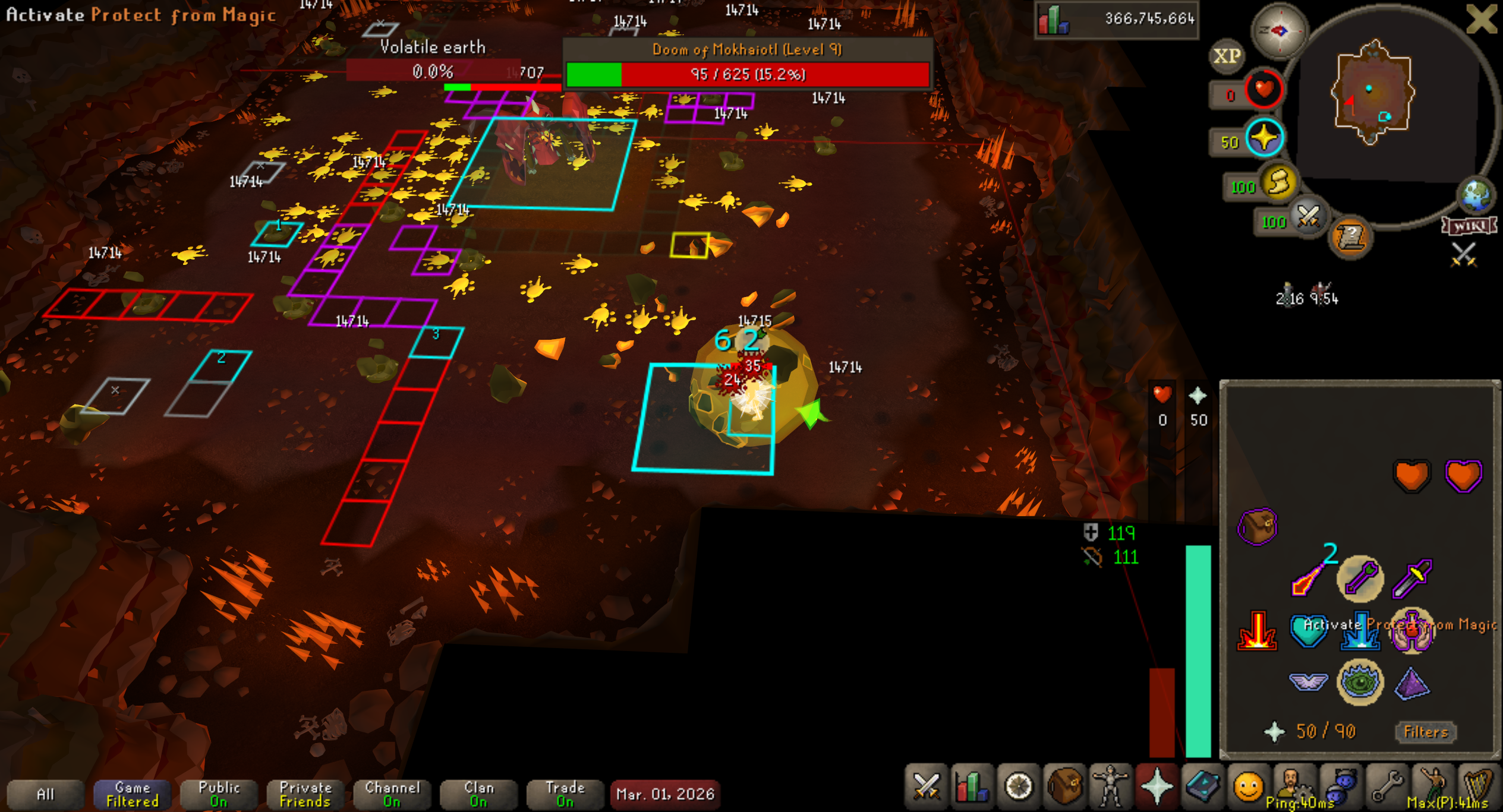Activate the special attack orb
1503x812 pixels.
pyautogui.click(x=1307, y=217)
